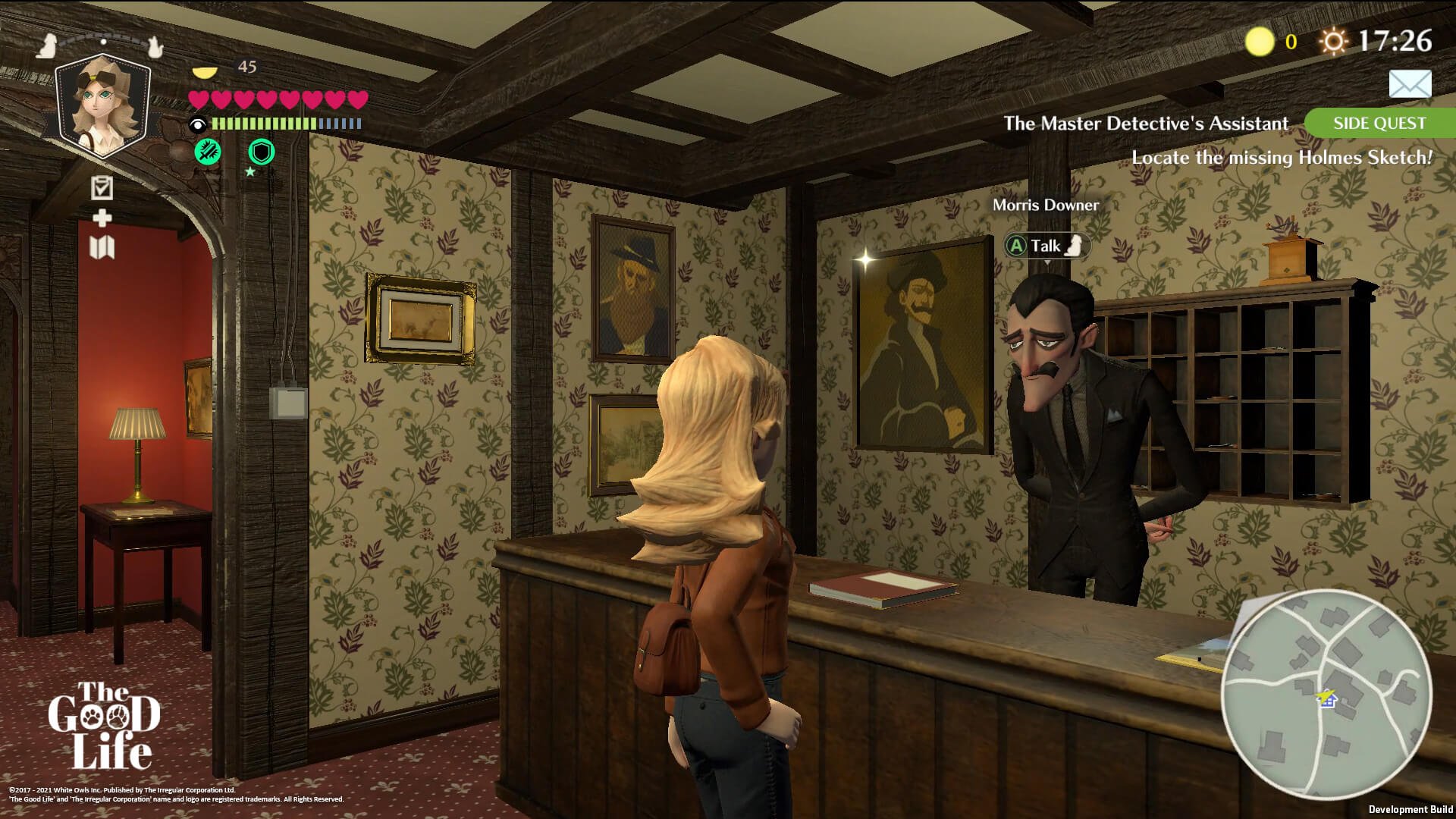Open the checklist clipboard icon
Screen dimensions: 1456x819
coord(102,187)
